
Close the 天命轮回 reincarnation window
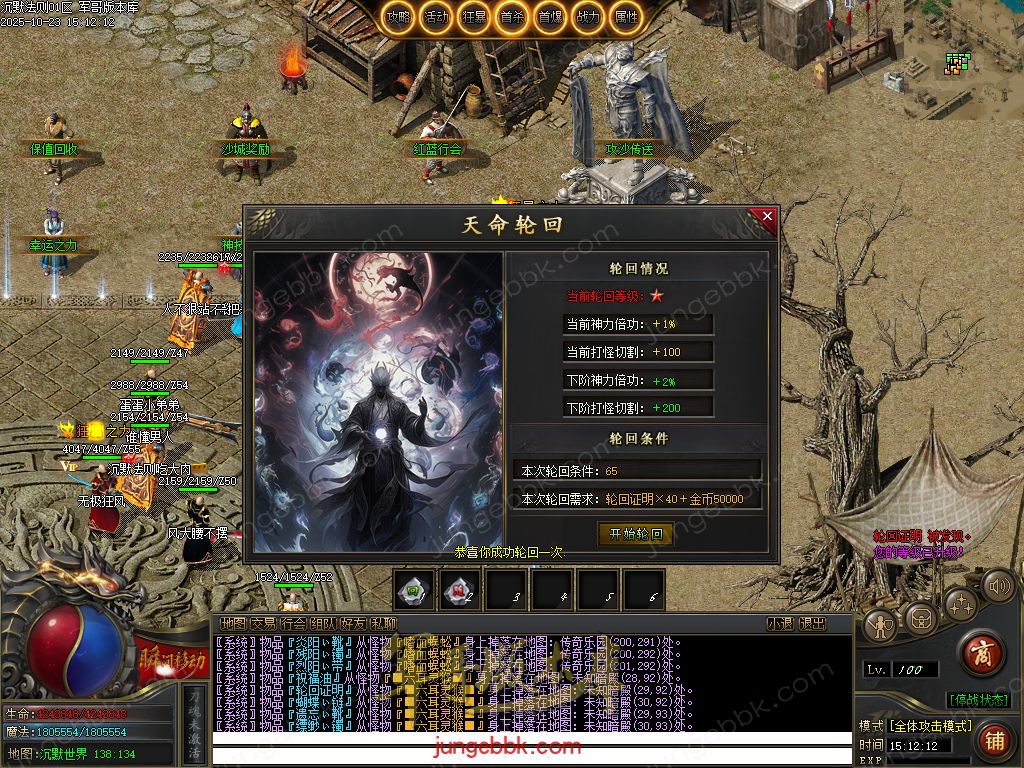pos(767,216)
